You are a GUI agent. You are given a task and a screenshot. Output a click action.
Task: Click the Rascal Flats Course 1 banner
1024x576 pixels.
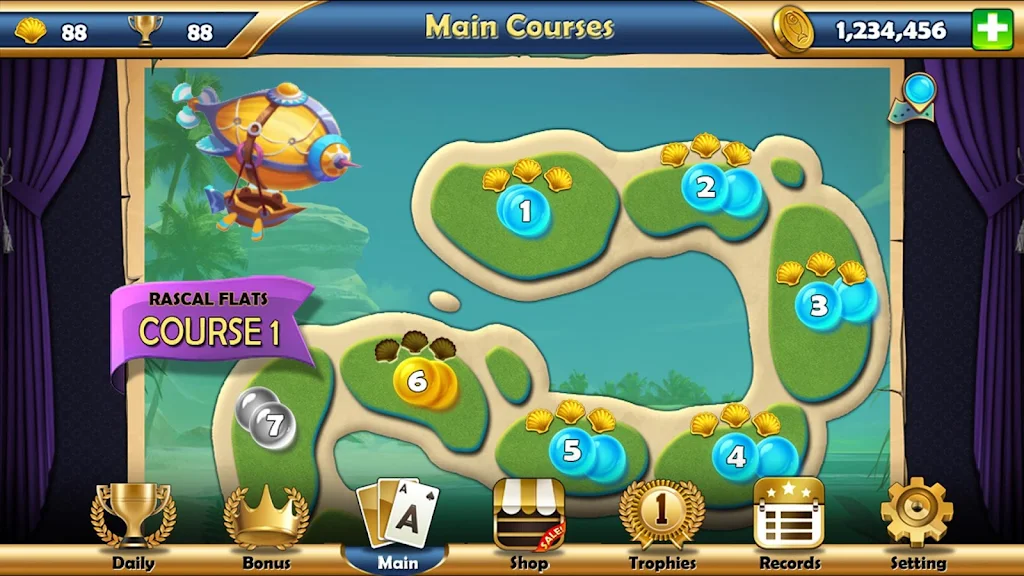coord(210,325)
